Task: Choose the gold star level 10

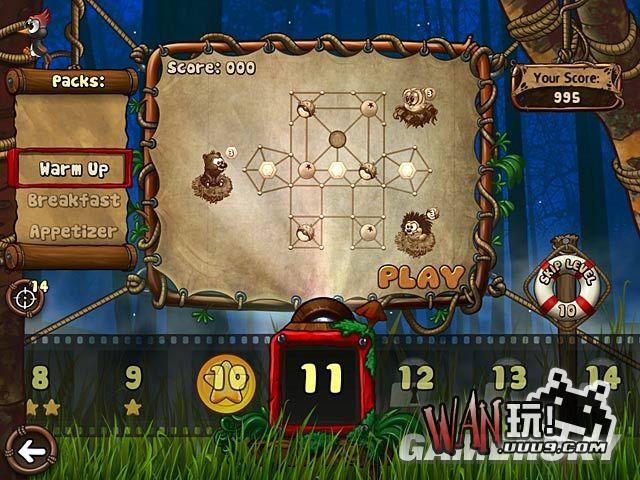Action: (x=228, y=380)
